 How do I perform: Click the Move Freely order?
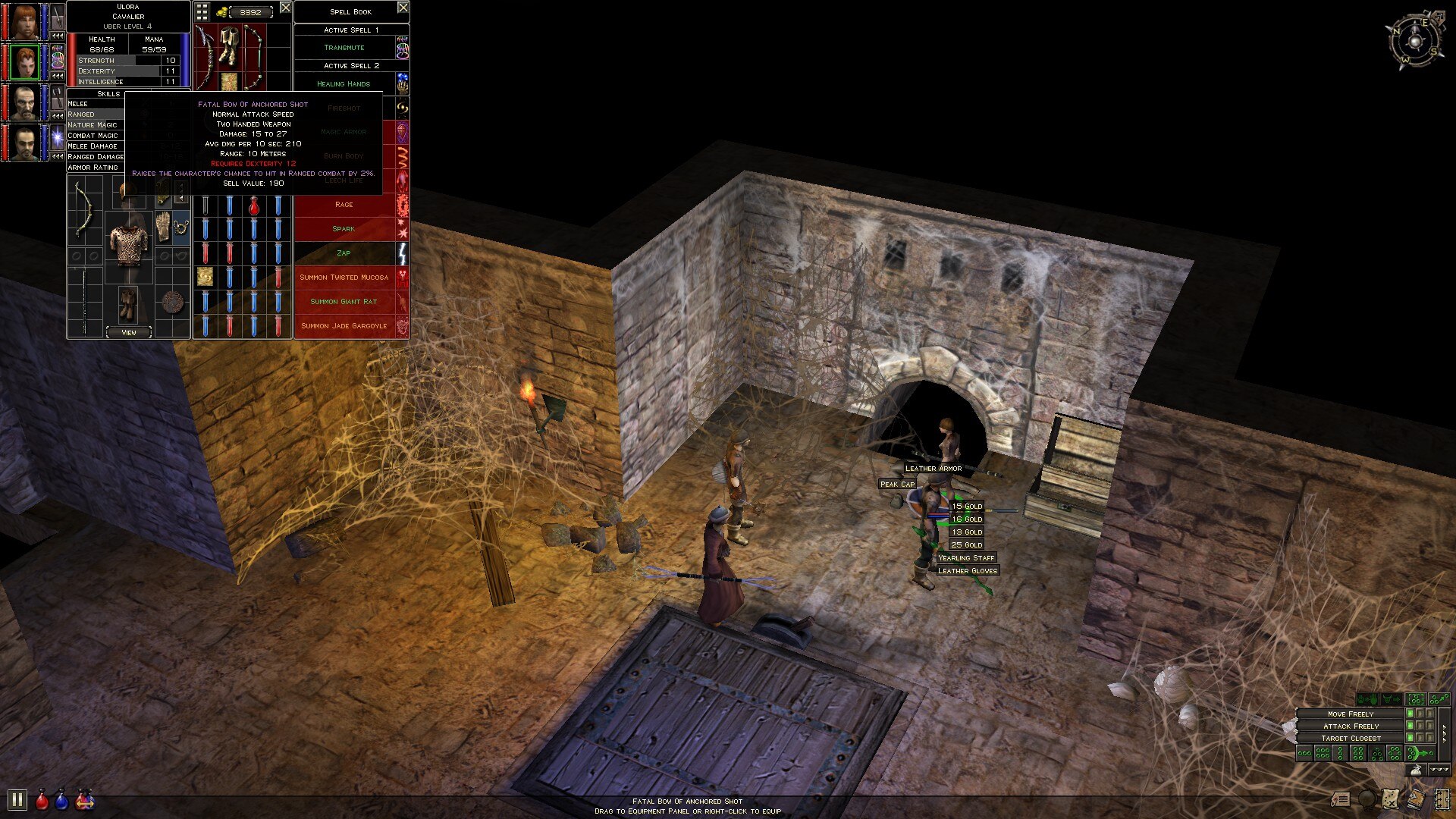(x=1350, y=714)
